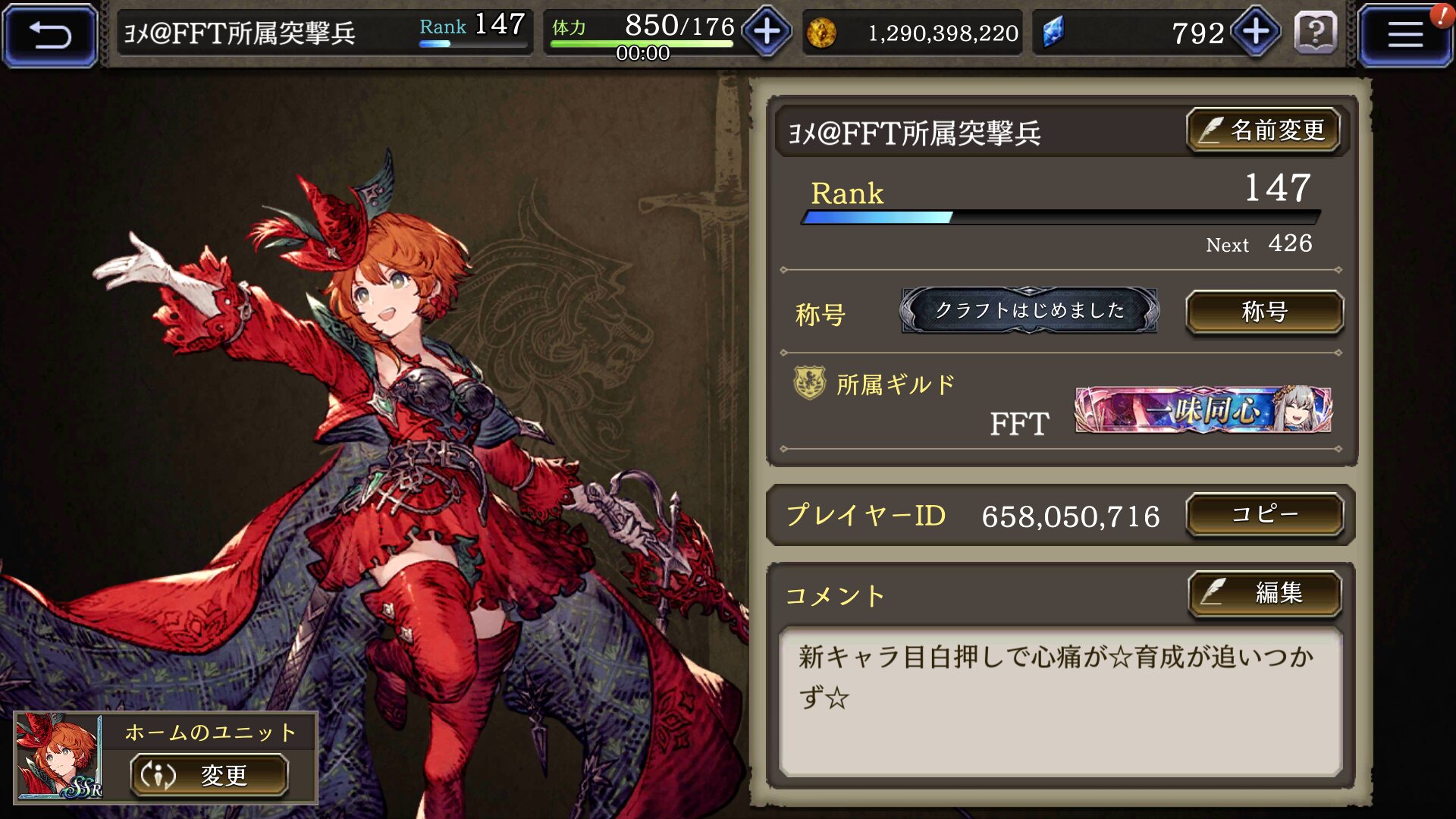Open the 称号 title selection button
Viewport: 1456px width, 819px height.
tap(1264, 312)
